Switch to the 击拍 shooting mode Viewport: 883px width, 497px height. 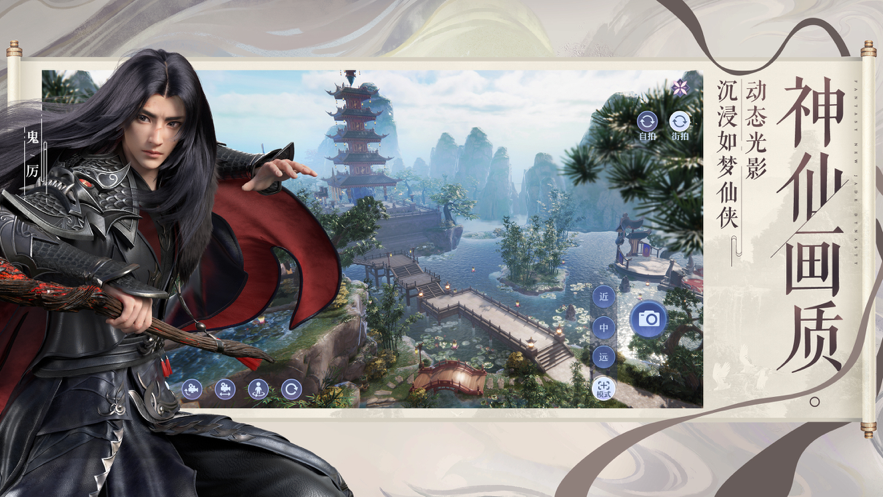pos(680,123)
